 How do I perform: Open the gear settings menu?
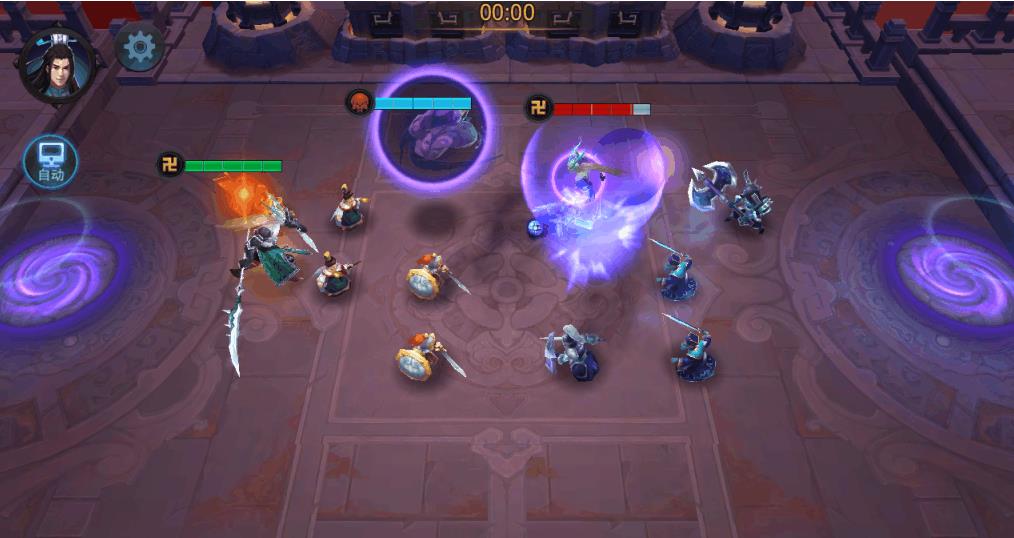(x=140, y=47)
